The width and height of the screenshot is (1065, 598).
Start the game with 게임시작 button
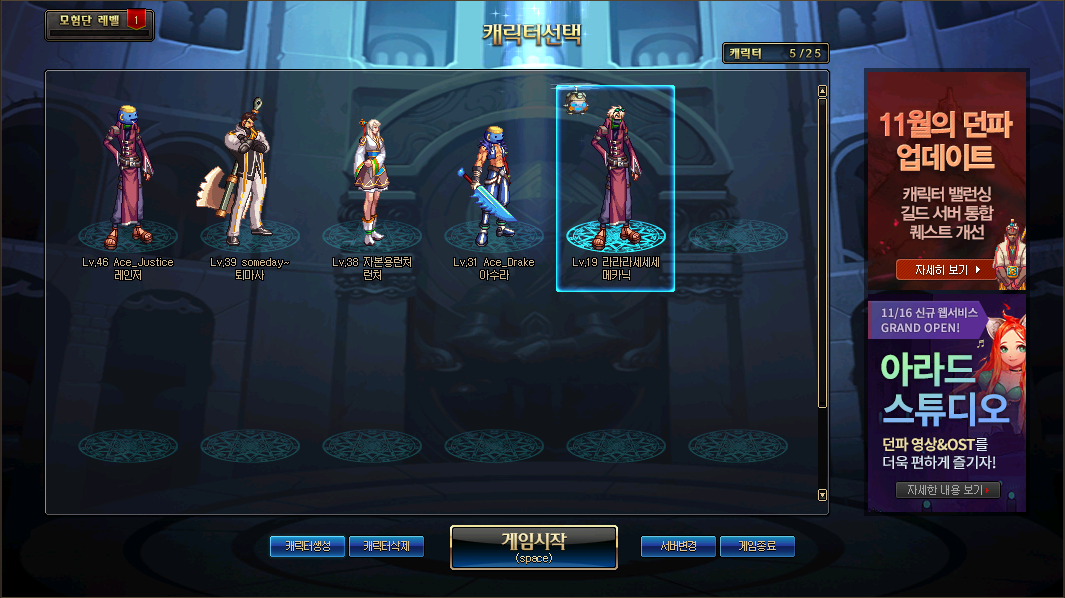533,546
